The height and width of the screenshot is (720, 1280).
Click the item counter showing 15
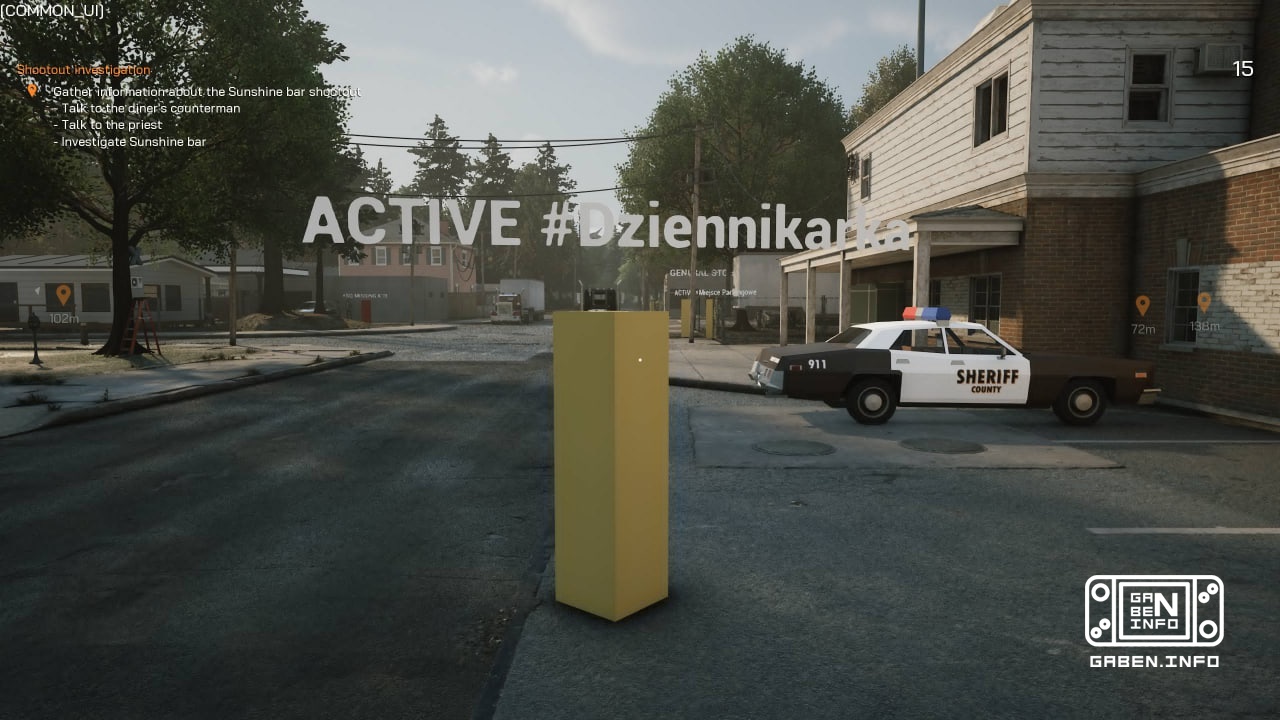[1243, 70]
